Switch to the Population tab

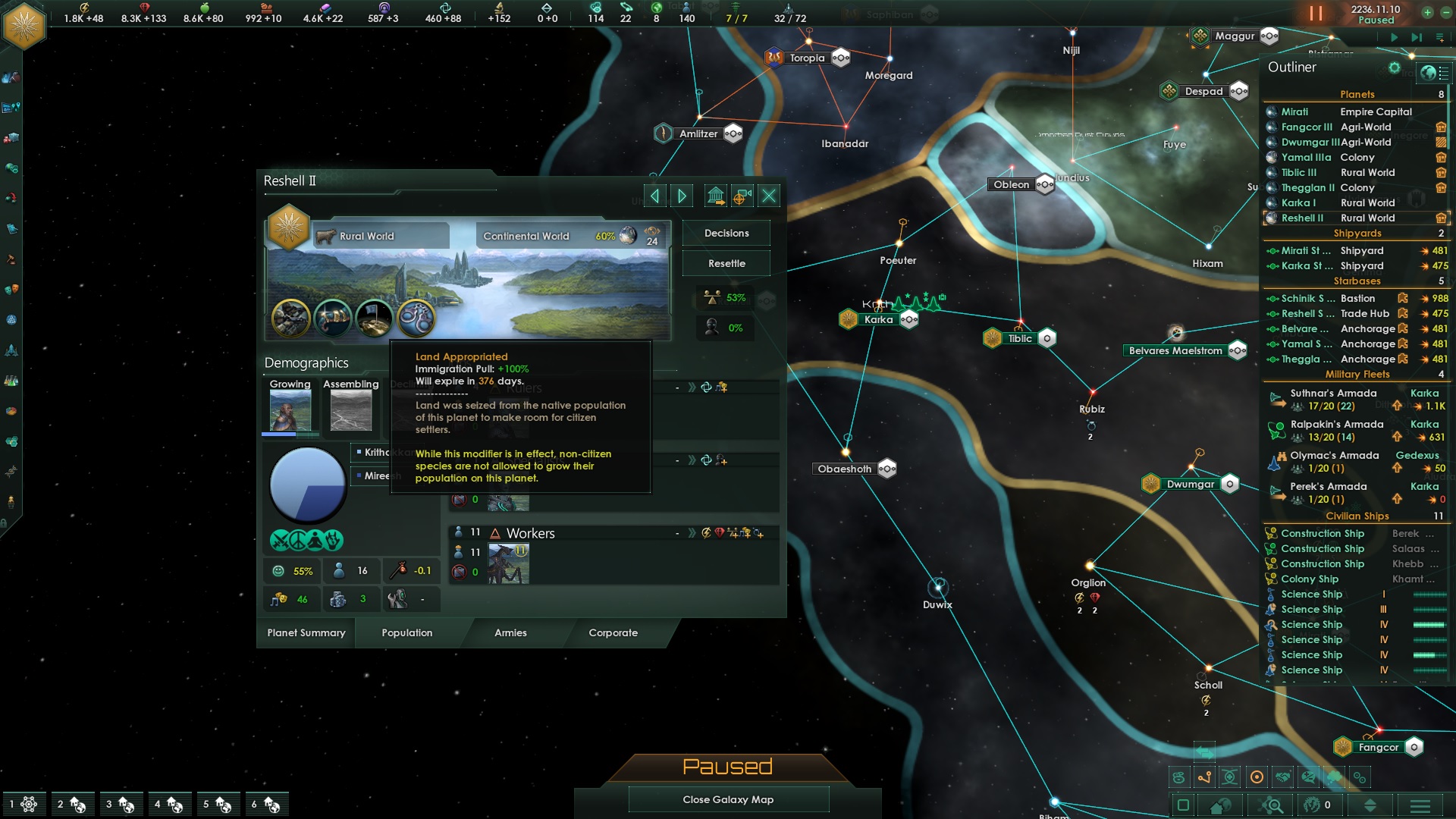407,633
